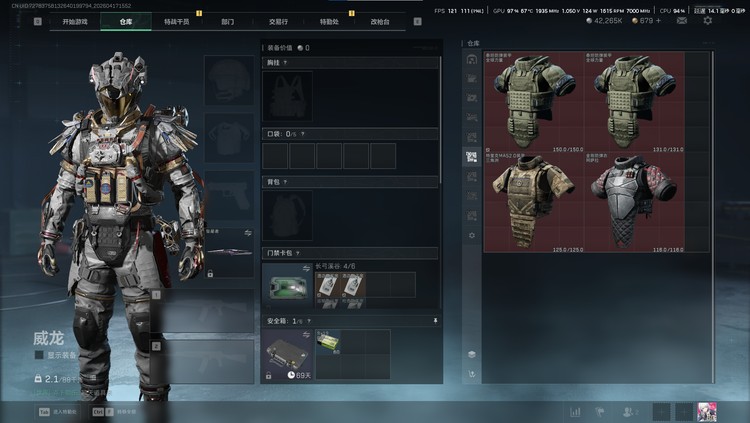The image size is (750, 423).
Task: Open the 改枪台 tab
Action: click(381, 21)
